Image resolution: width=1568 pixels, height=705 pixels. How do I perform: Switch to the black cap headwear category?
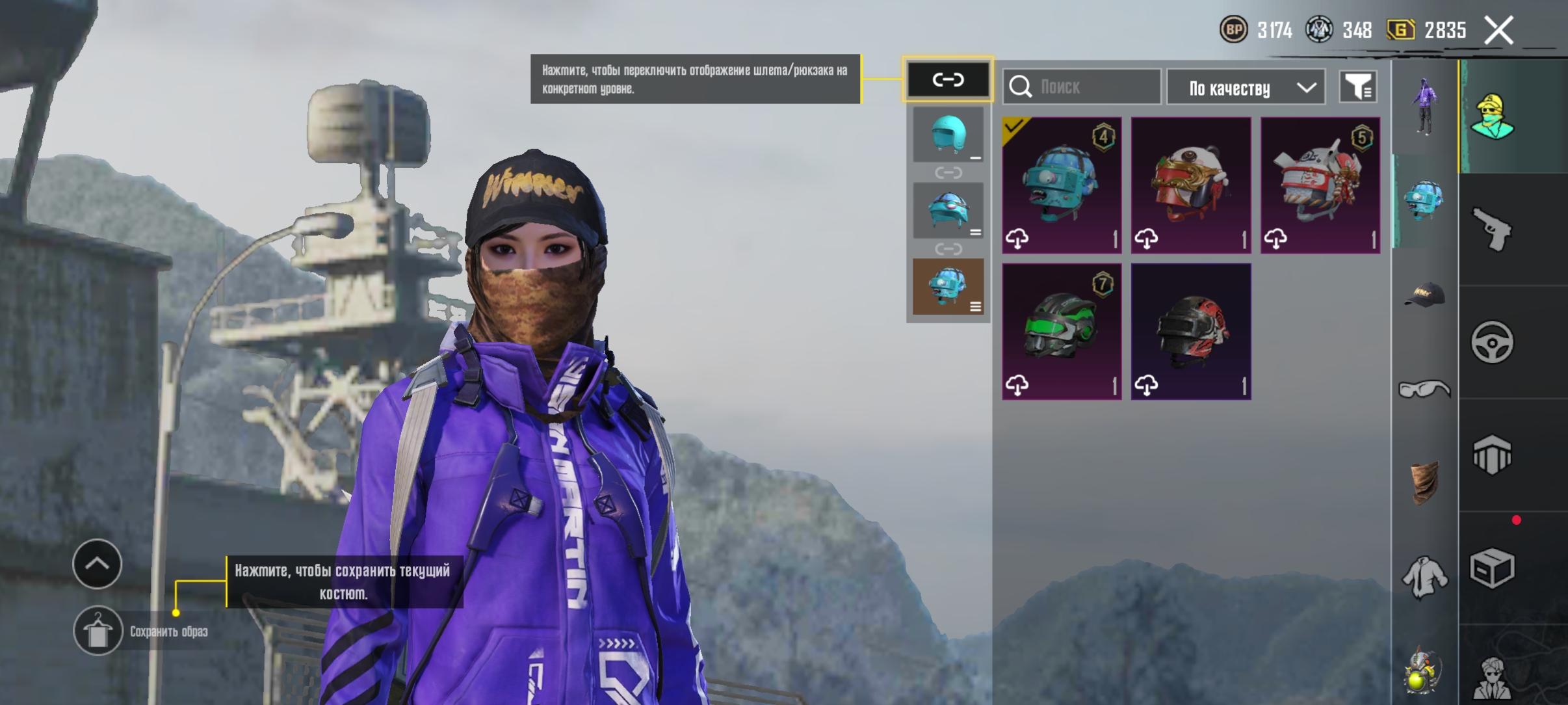1424,295
